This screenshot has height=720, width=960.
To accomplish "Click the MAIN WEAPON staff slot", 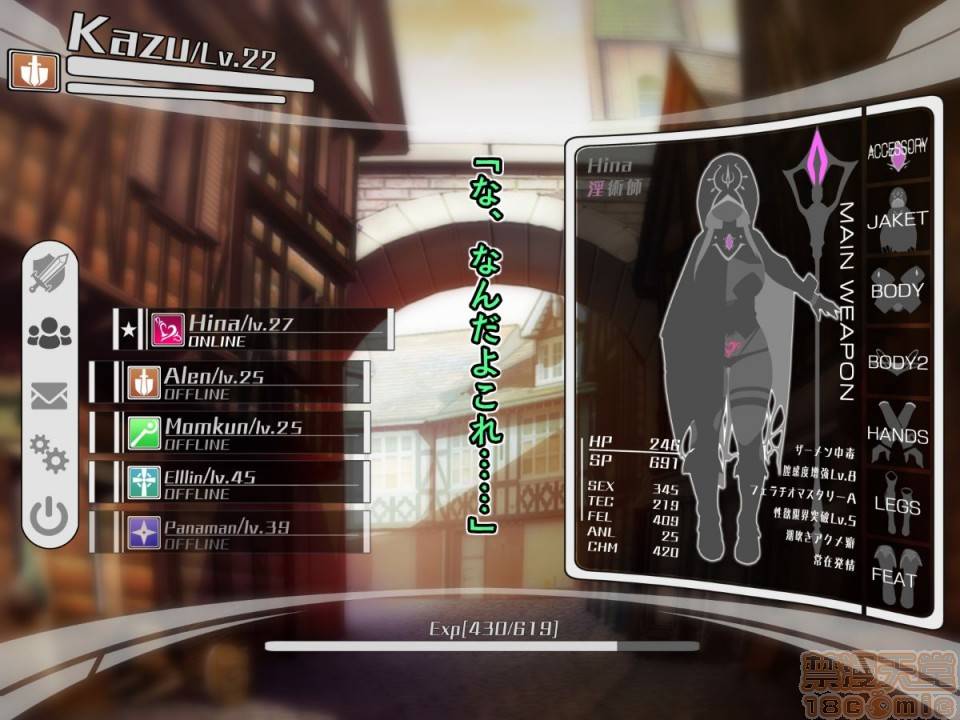I will click(822, 300).
